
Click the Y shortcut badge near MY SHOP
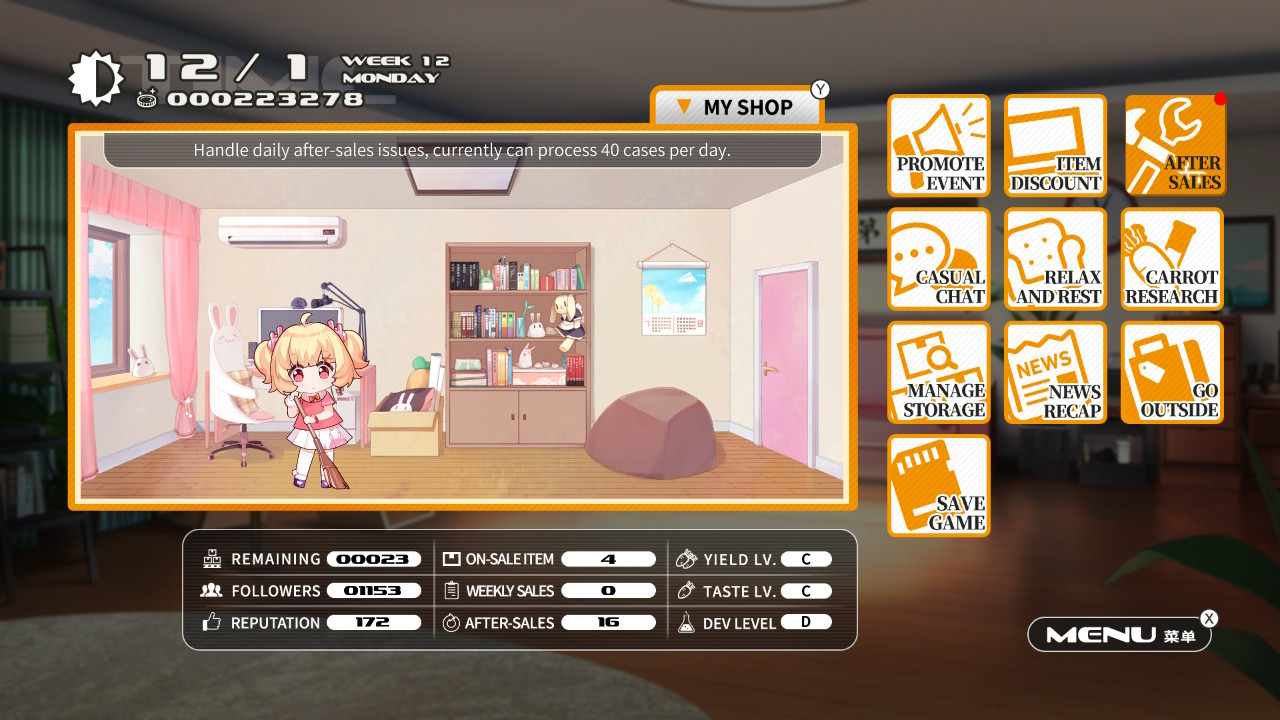click(x=819, y=89)
